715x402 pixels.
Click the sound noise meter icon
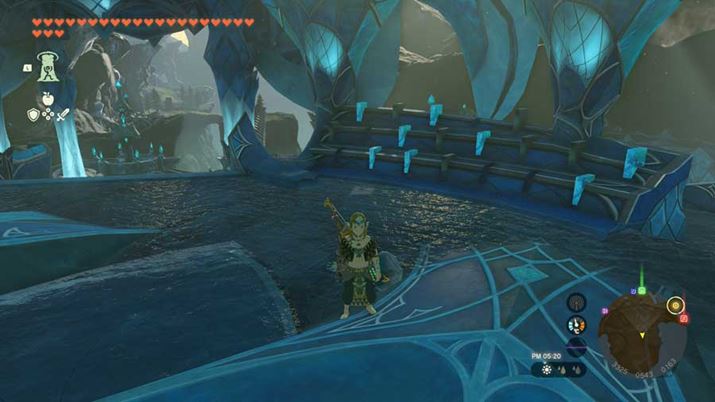(575, 345)
